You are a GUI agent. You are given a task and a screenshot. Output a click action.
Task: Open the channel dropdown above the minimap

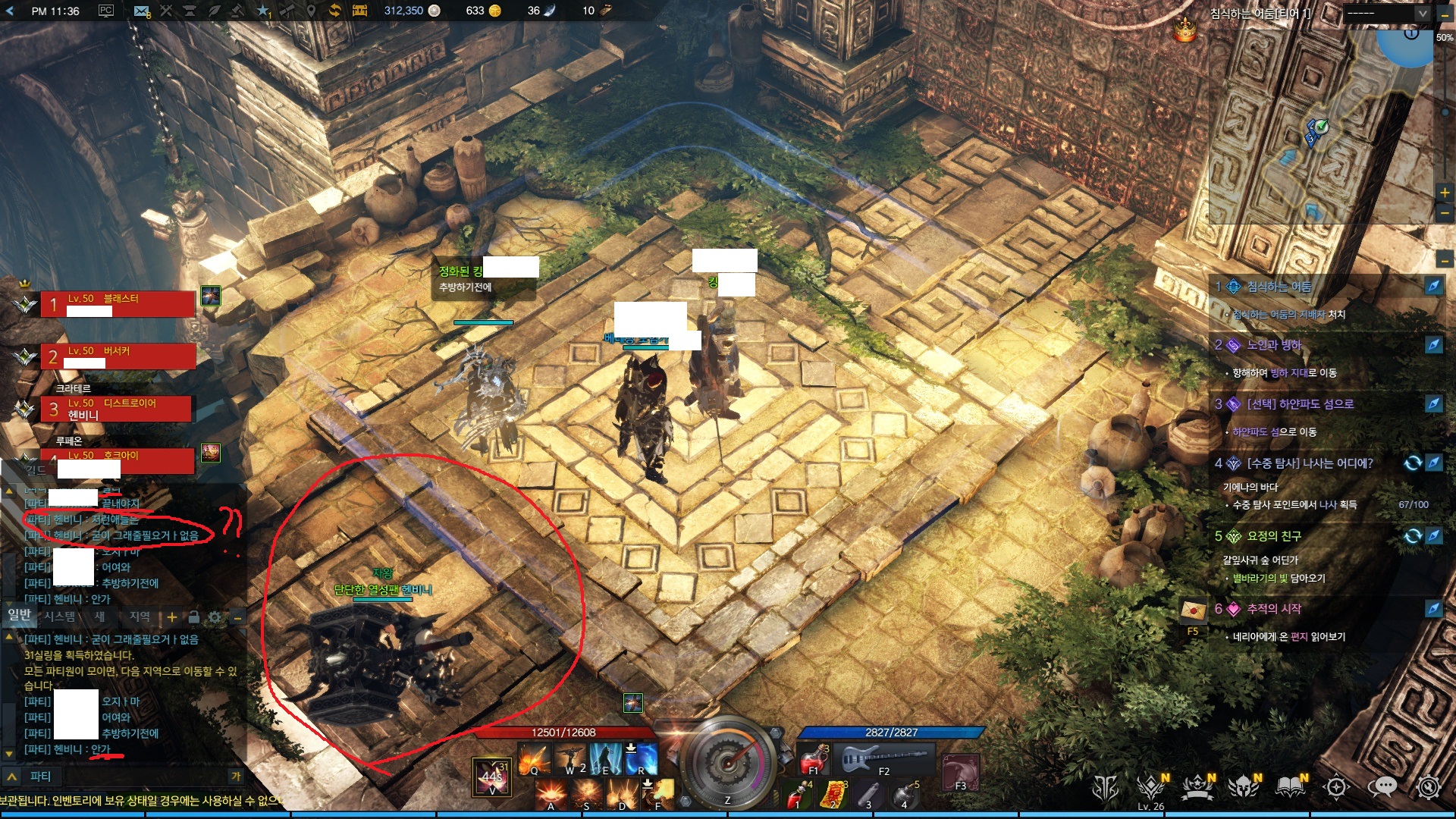pyautogui.click(x=1387, y=13)
